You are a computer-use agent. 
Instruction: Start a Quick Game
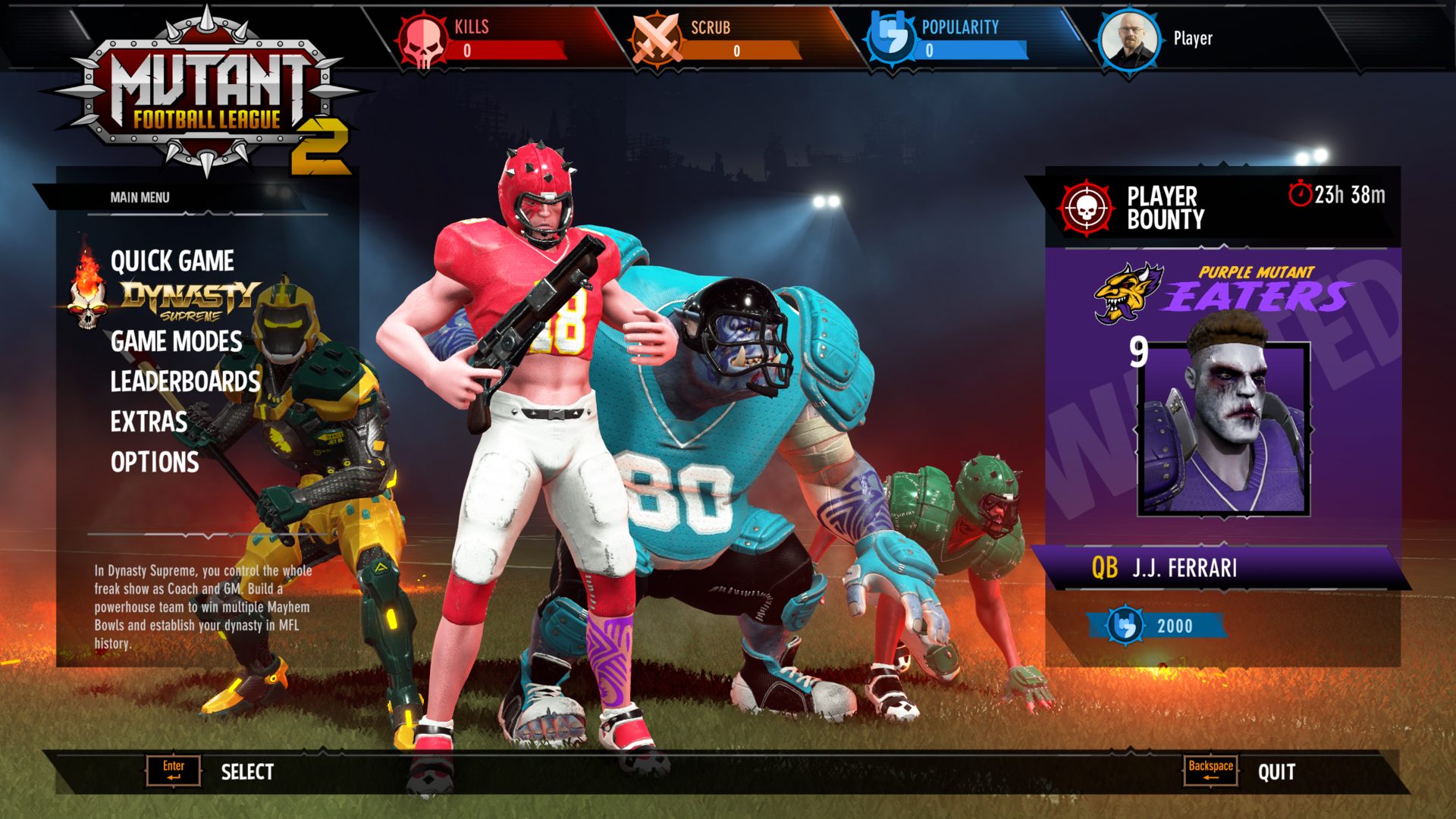[x=172, y=261]
